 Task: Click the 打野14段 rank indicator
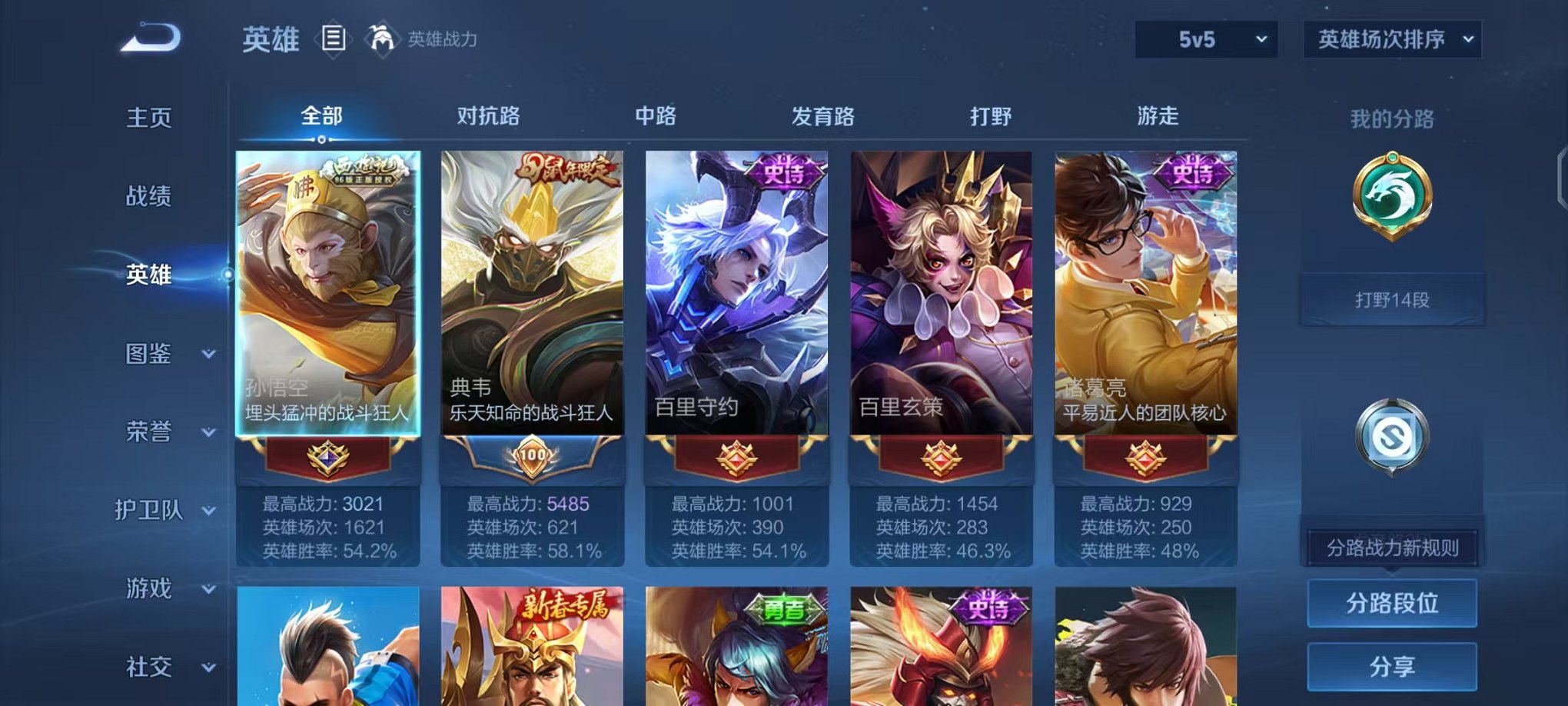[x=1391, y=300]
